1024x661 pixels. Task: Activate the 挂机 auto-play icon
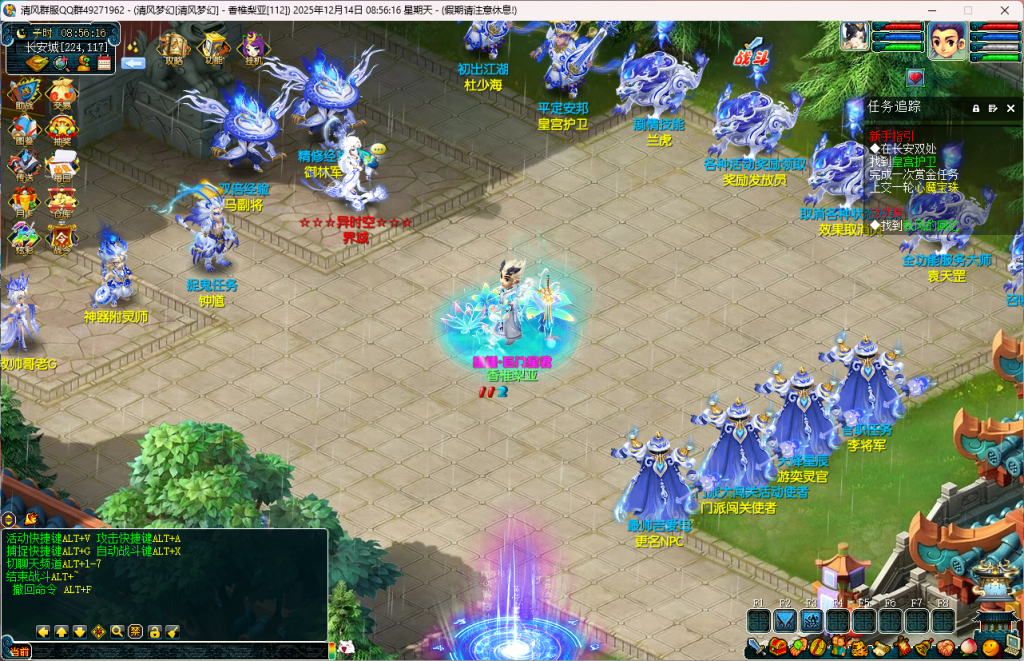click(251, 47)
